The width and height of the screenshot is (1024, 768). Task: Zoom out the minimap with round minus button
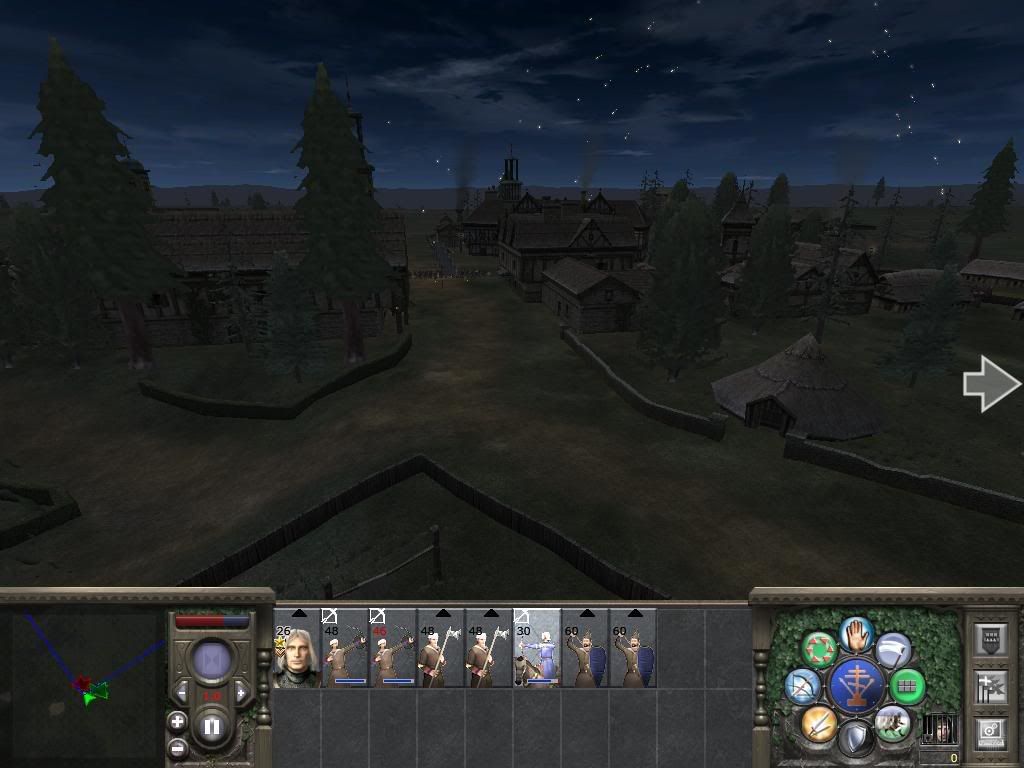pyautogui.click(x=177, y=747)
